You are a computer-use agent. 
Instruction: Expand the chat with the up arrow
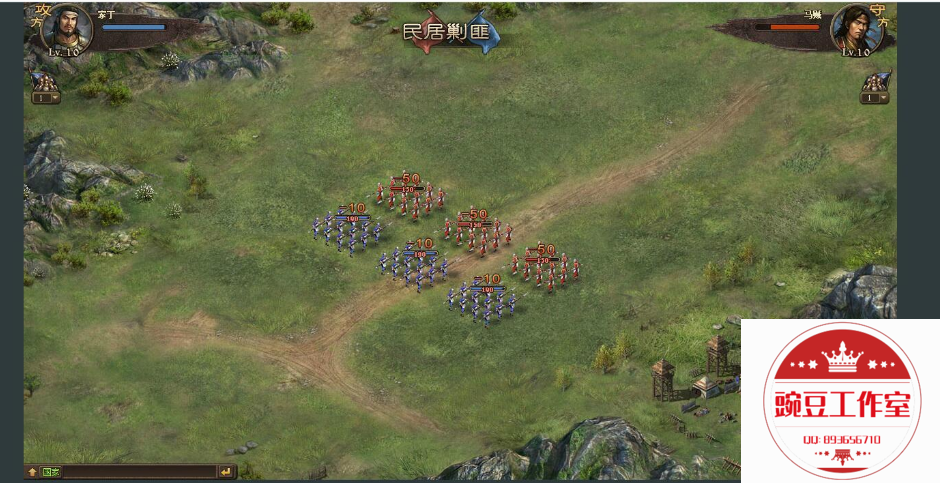point(32,471)
